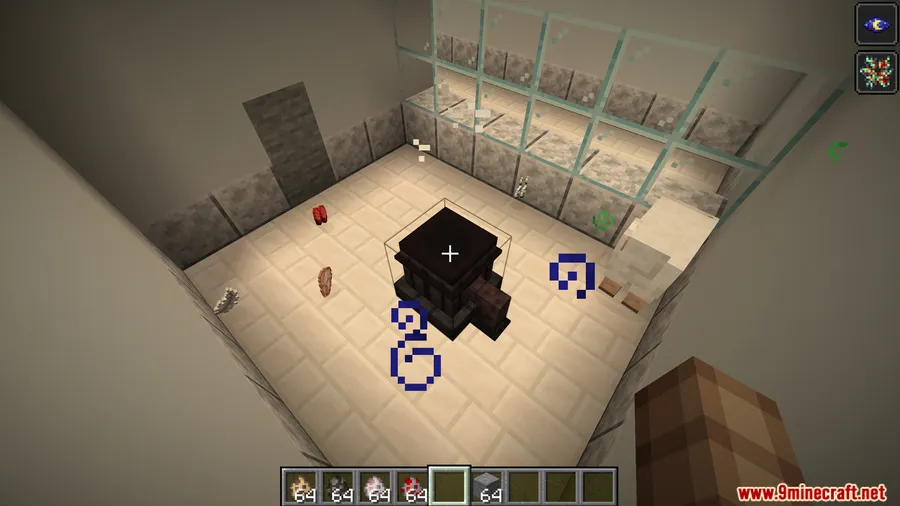Select the dark gray spawn egg slot
This screenshot has height=506, width=900.
click(x=337, y=486)
